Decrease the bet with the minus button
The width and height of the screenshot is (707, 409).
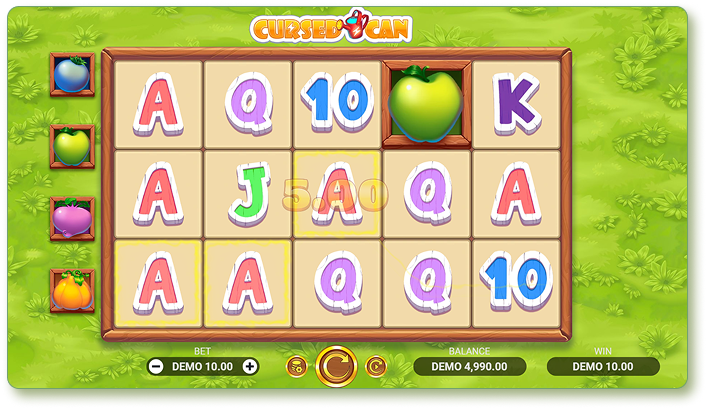(x=156, y=366)
